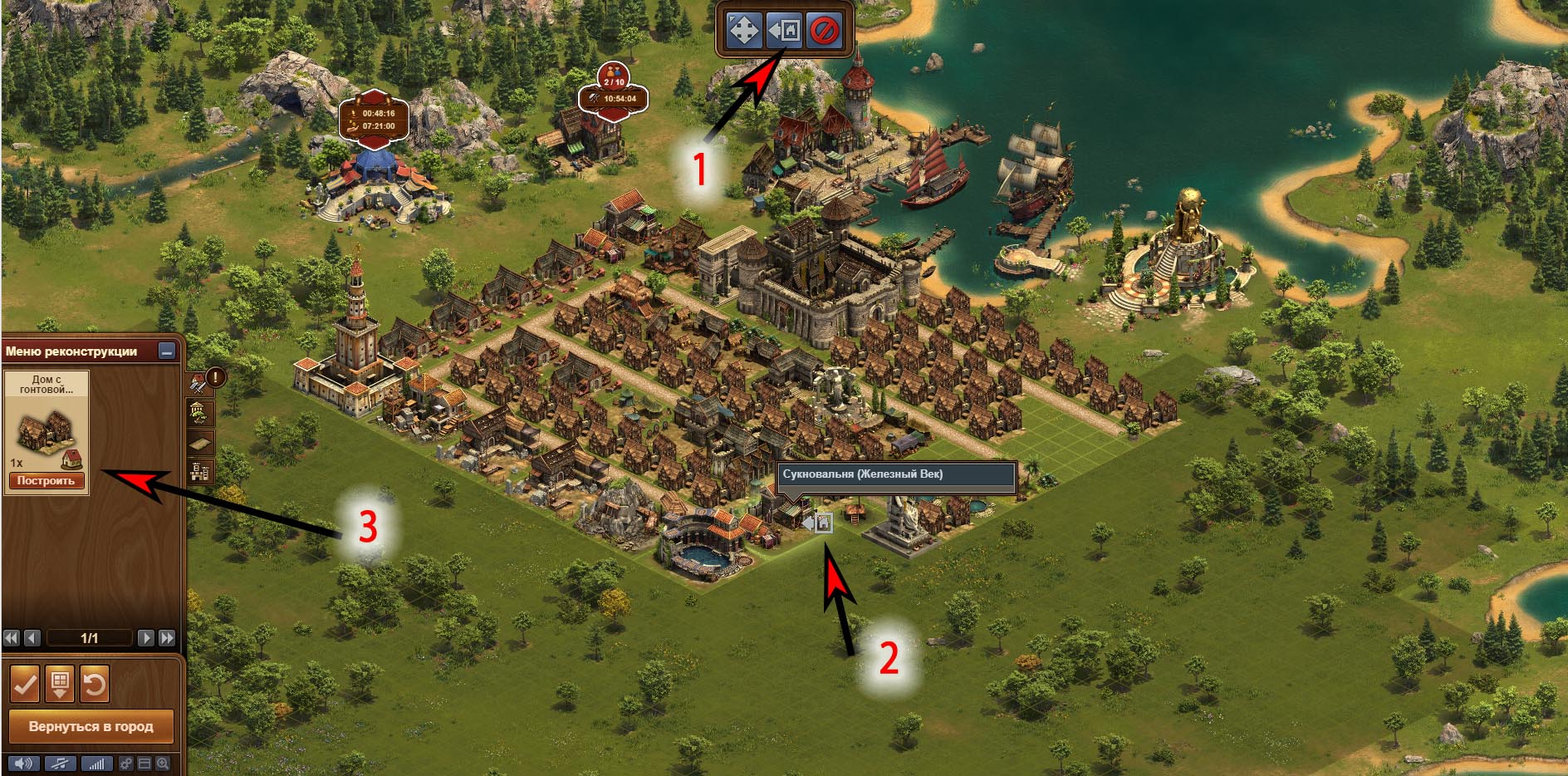Image resolution: width=1568 pixels, height=776 pixels.
Task: Activate the store building tool in top toolbar
Action: click(783, 32)
